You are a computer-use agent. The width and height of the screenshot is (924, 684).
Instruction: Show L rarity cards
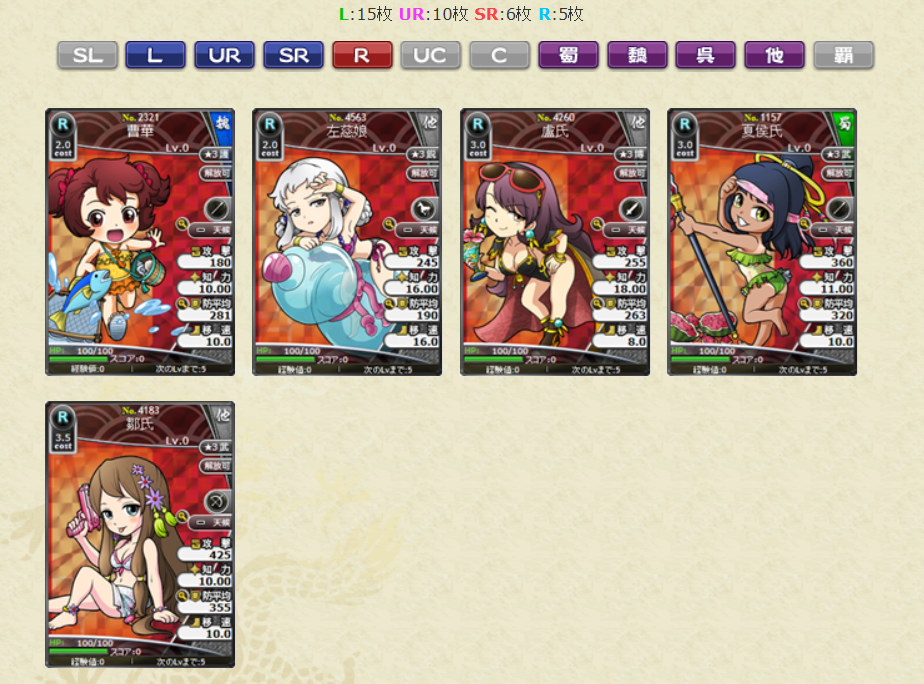click(155, 55)
